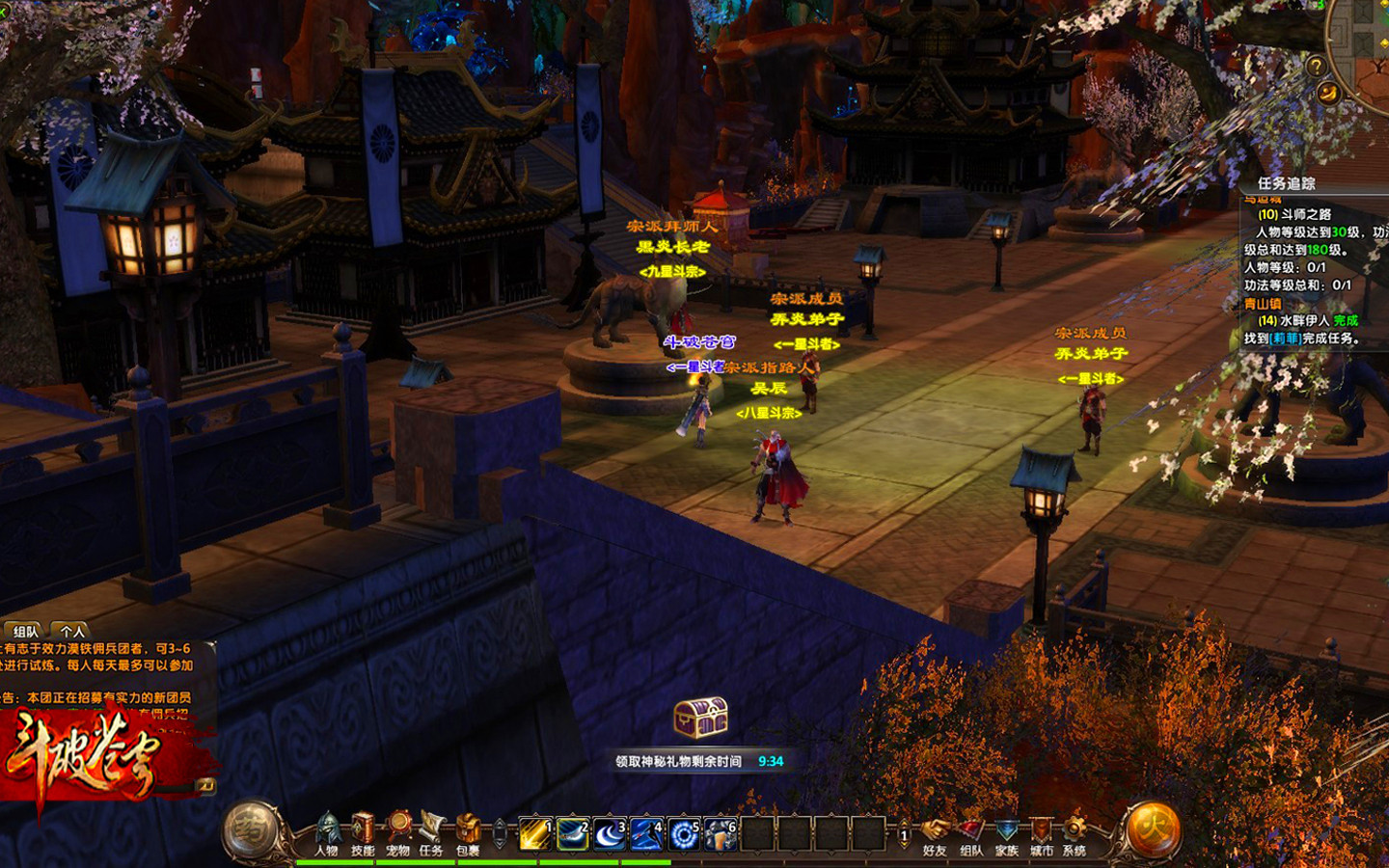The width and height of the screenshot is (1389, 868).
Task: Activate the golden slash skill in slot 1
Action: point(535,833)
